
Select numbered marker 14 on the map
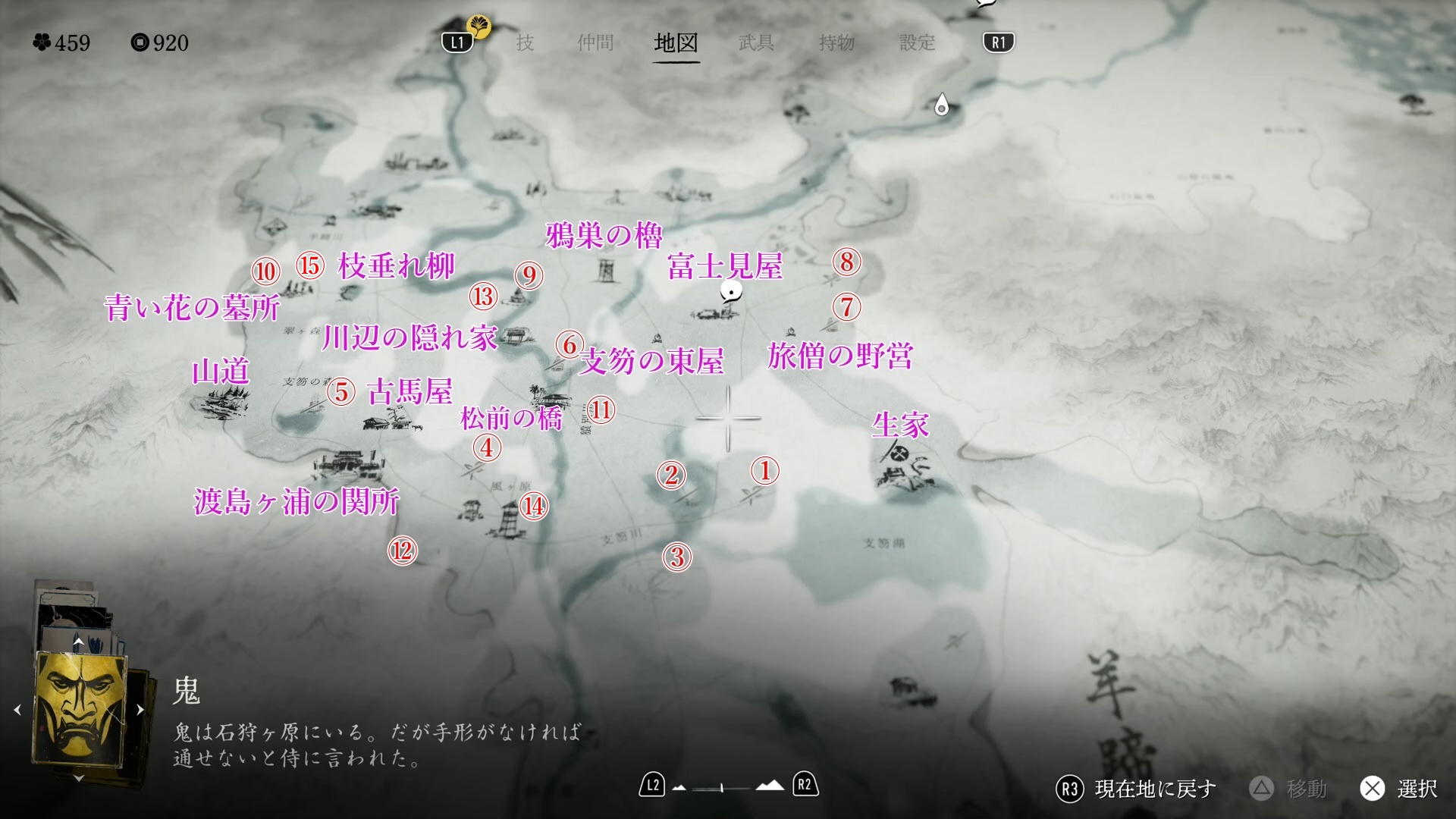coord(533,506)
